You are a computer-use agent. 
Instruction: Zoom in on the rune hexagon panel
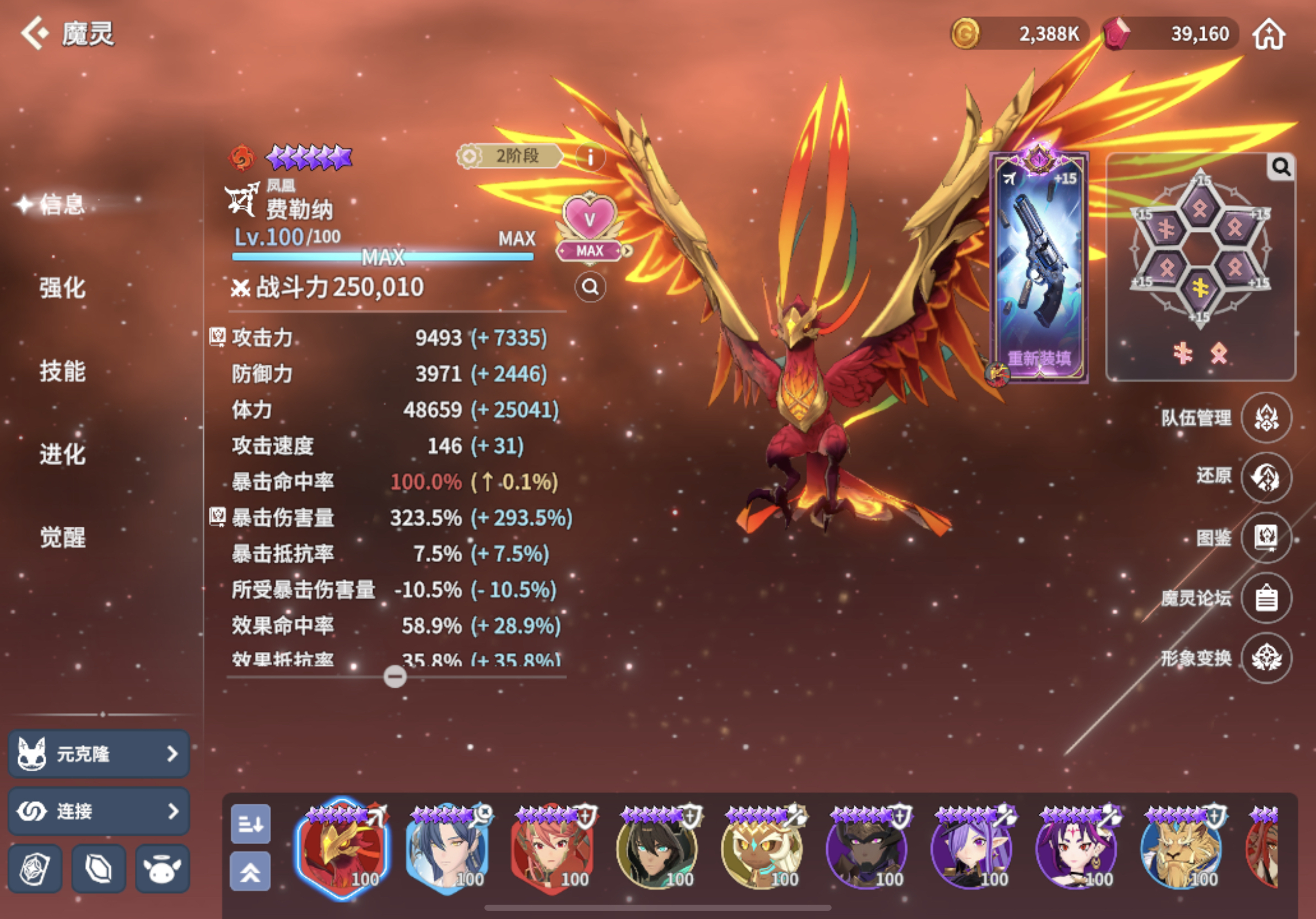coord(1281,167)
